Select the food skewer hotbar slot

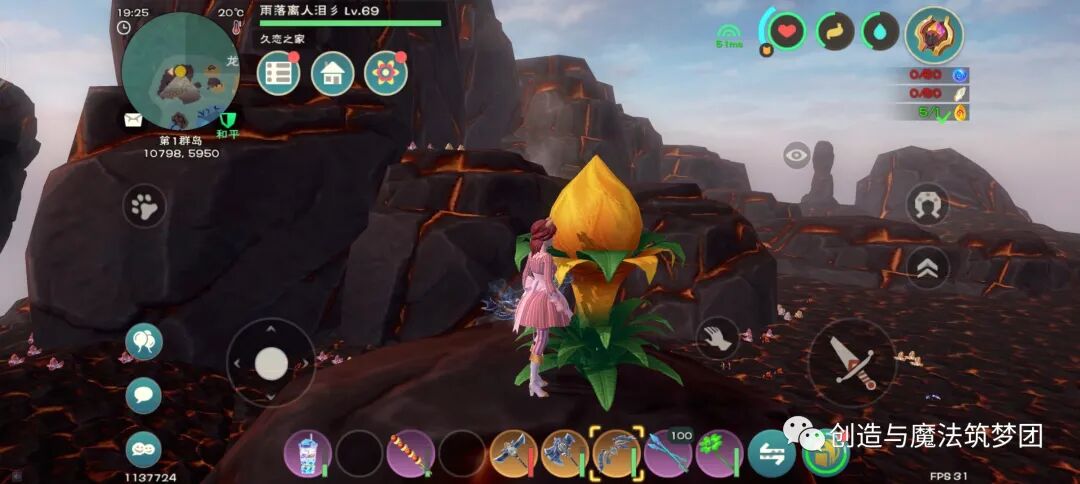411,454
